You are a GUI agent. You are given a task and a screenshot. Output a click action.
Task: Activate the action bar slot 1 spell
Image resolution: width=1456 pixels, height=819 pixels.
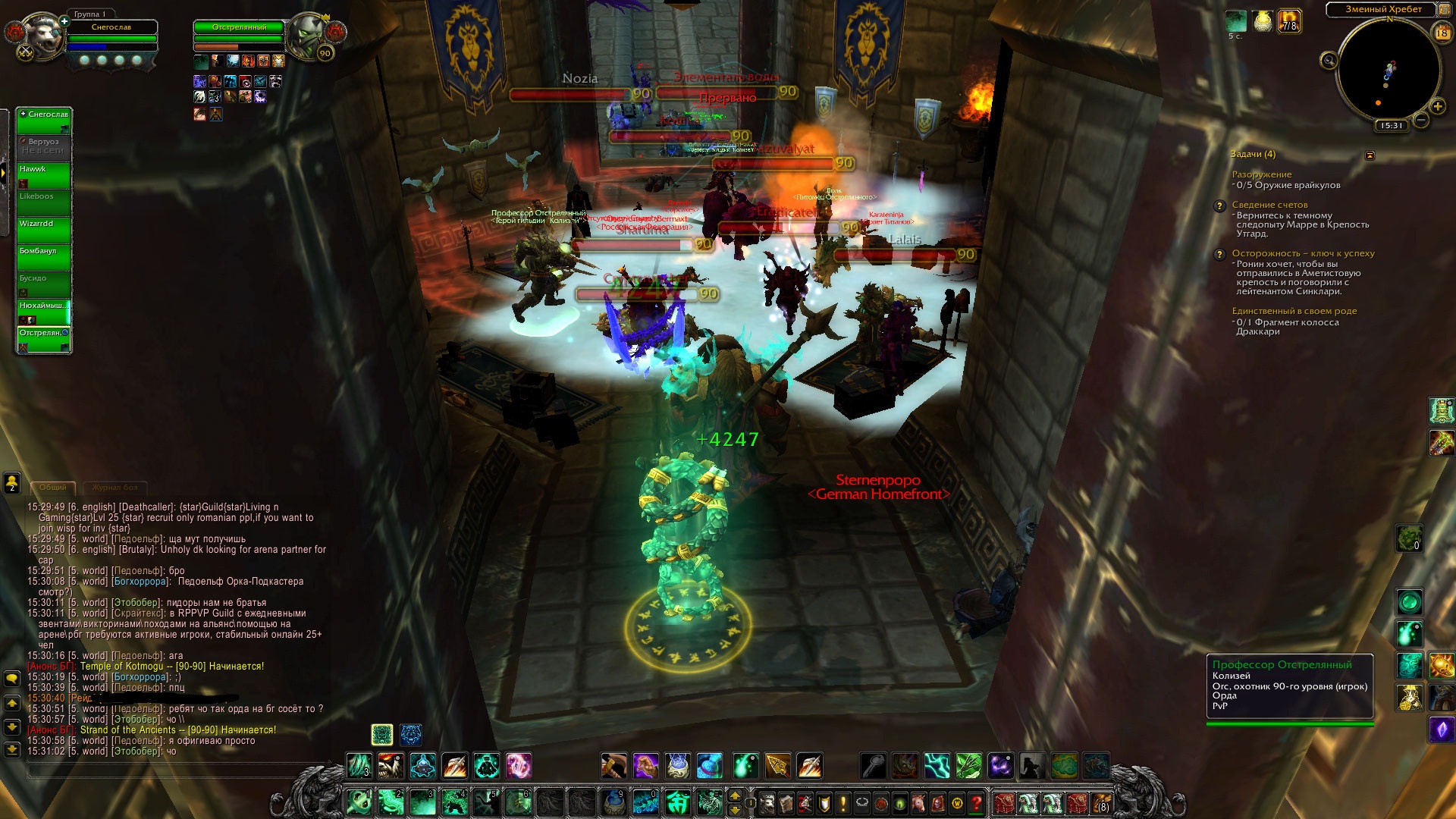359,802
